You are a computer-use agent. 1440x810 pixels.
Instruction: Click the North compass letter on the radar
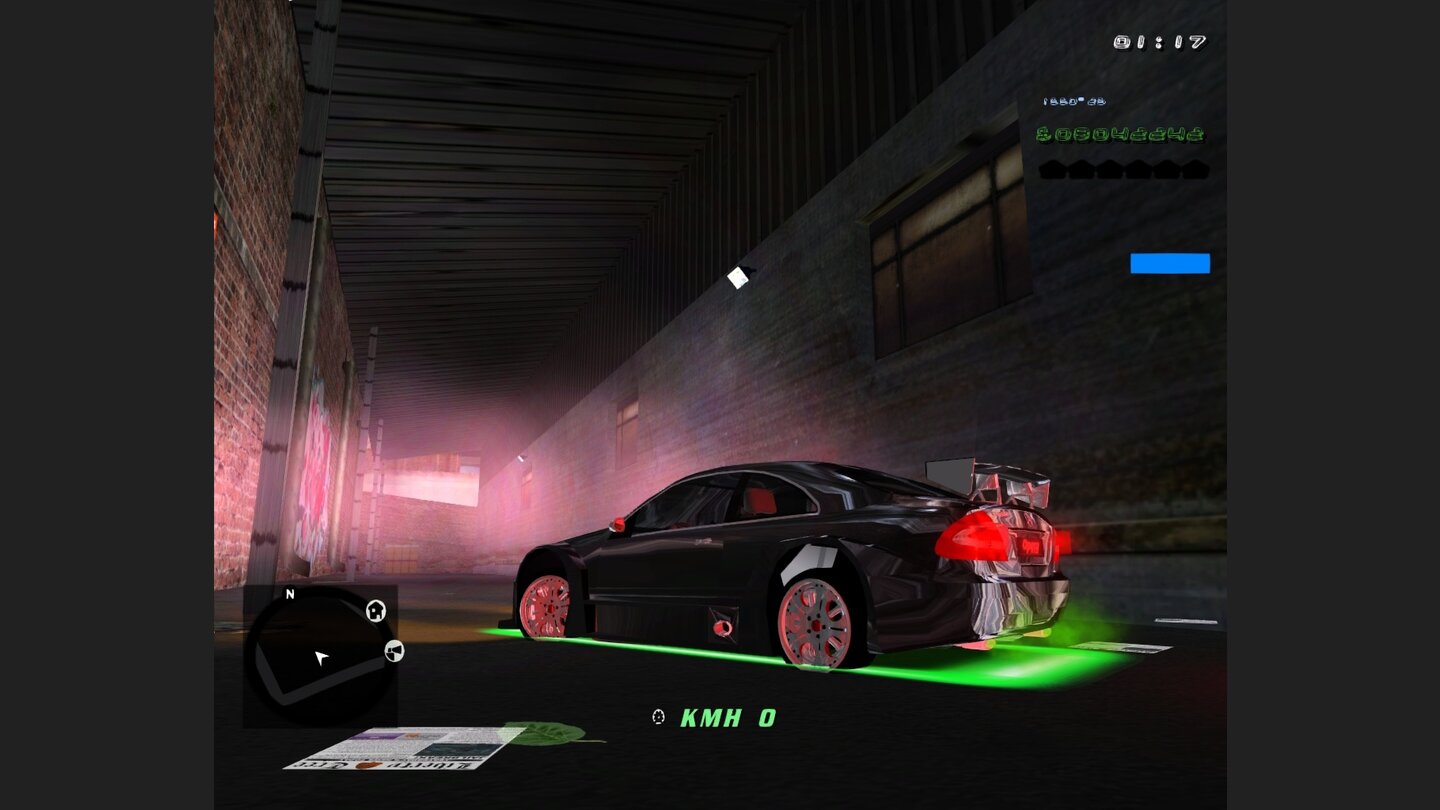point(289,593)
